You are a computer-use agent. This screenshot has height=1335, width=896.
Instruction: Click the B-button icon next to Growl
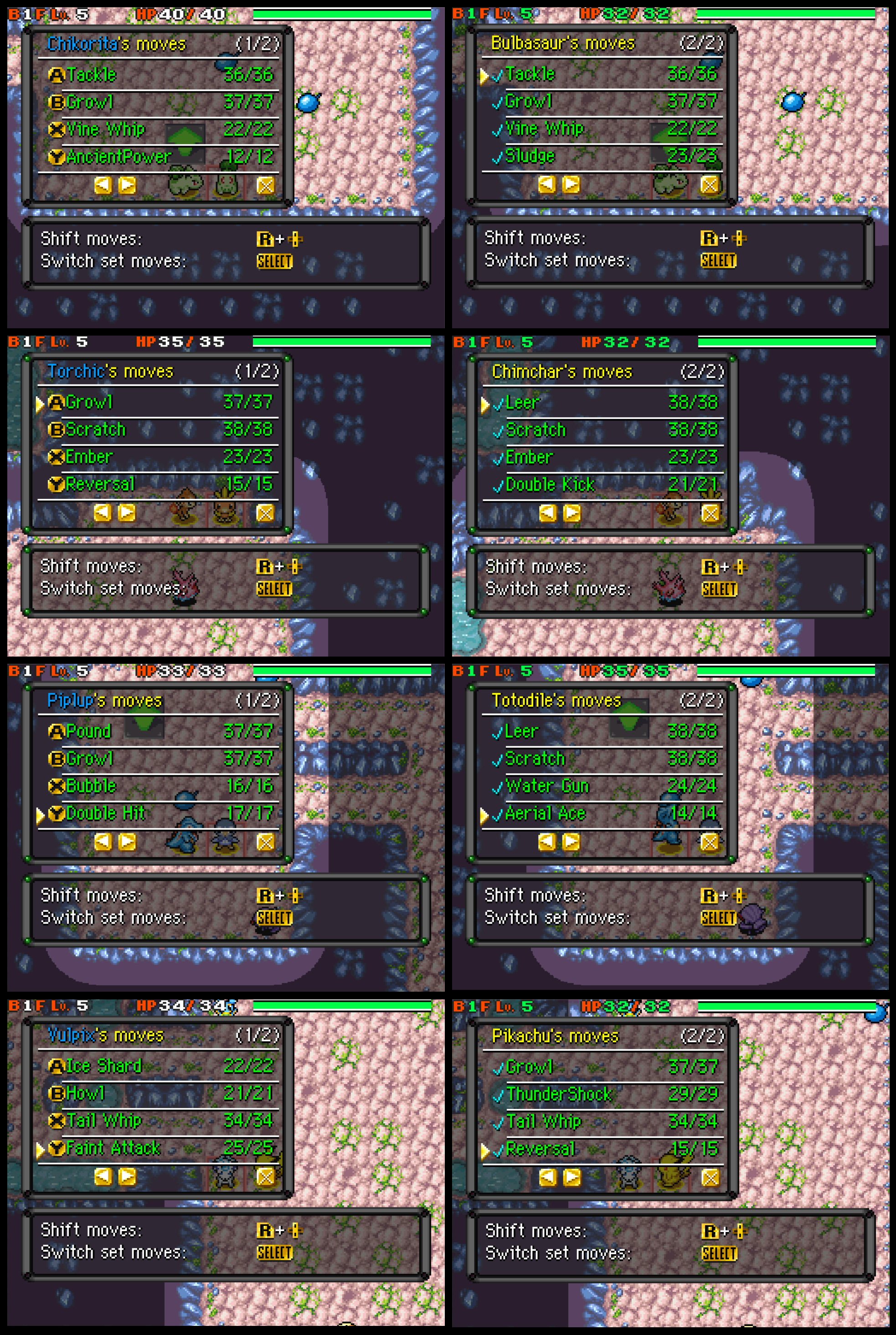click(57, 102)
